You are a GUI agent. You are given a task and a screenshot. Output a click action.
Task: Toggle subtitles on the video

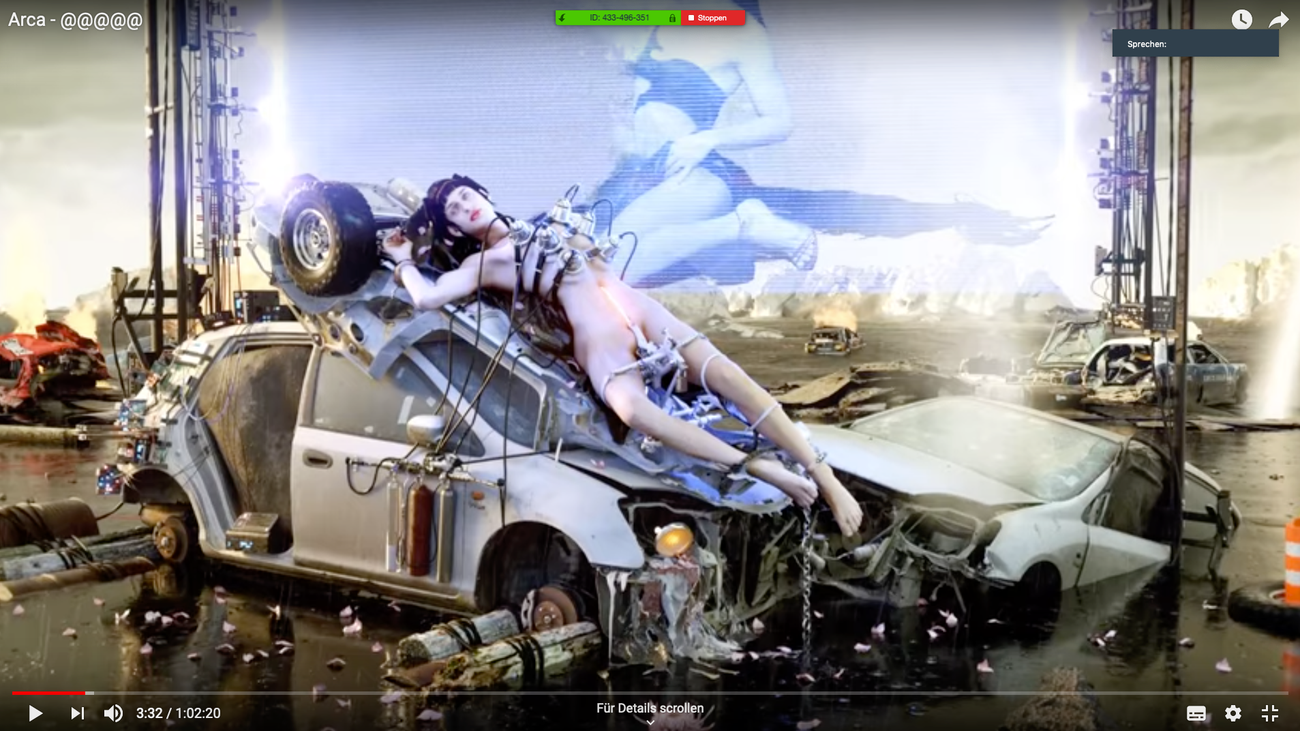(x=1196, y=713)
